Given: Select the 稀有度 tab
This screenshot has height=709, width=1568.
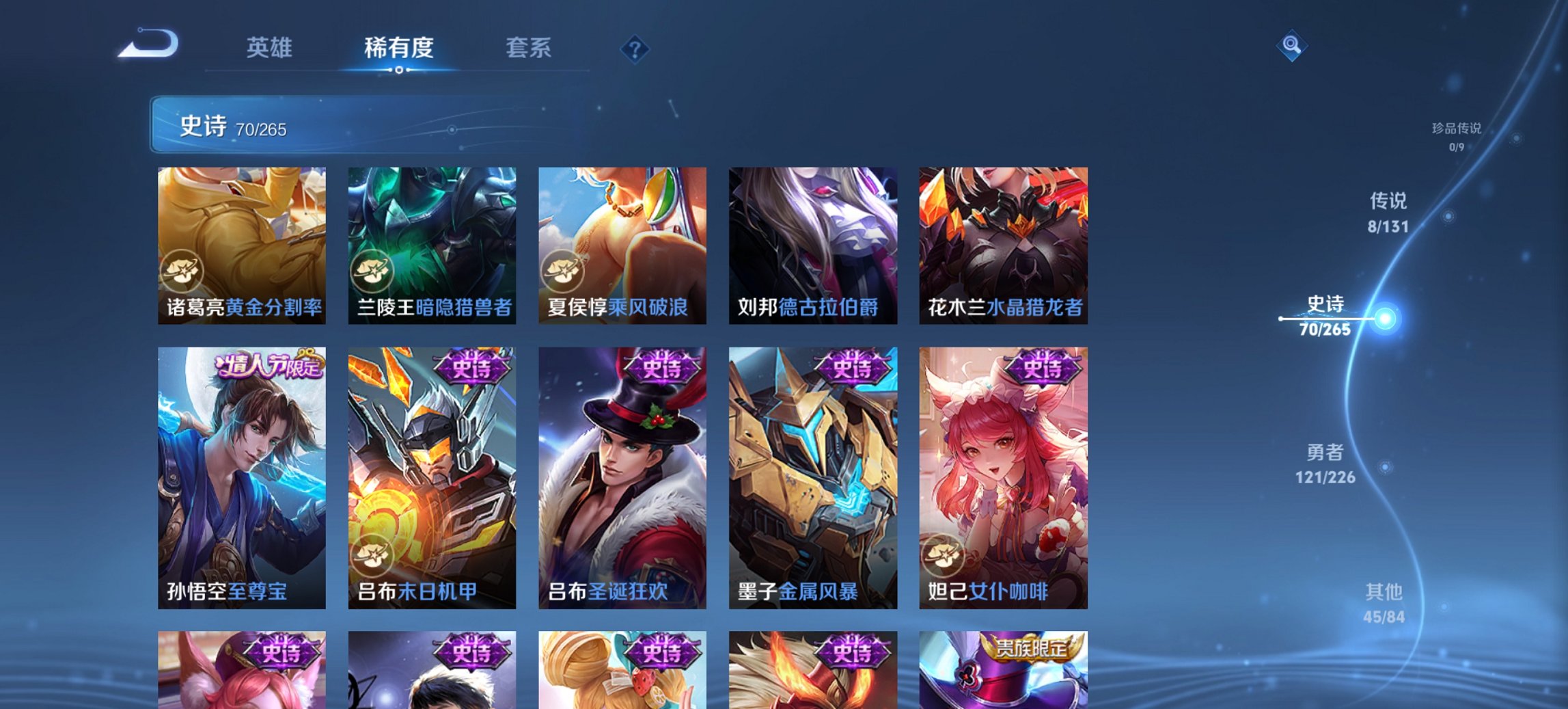Looking at the screenshot, I should pos(398,49).
